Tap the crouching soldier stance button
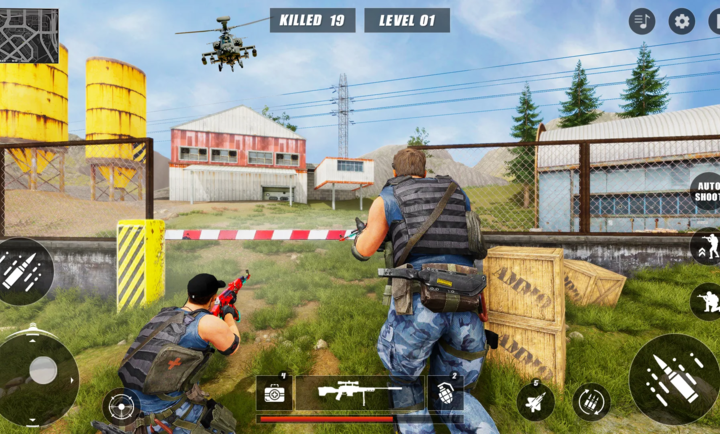Screen dimensions: 720x434 point(707,300)
